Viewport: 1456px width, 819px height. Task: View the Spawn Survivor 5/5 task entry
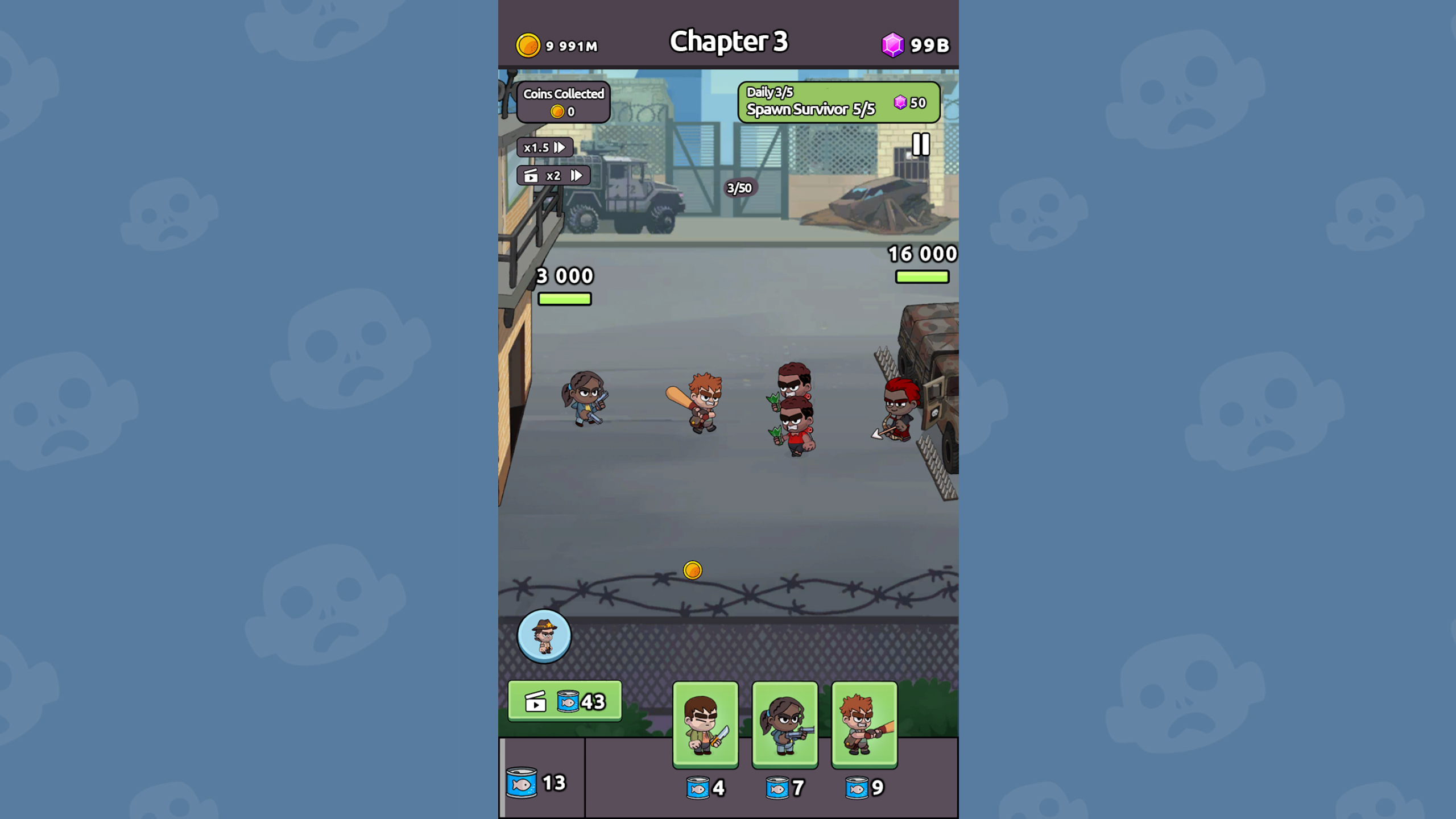click(813, 110)
